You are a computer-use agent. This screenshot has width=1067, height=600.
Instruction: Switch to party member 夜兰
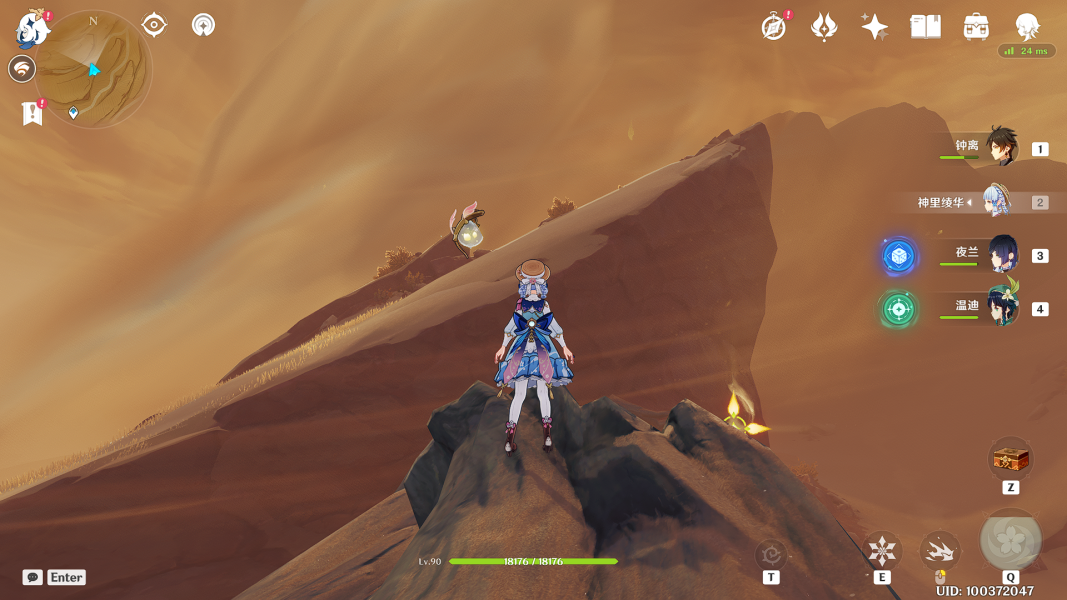1001,255
